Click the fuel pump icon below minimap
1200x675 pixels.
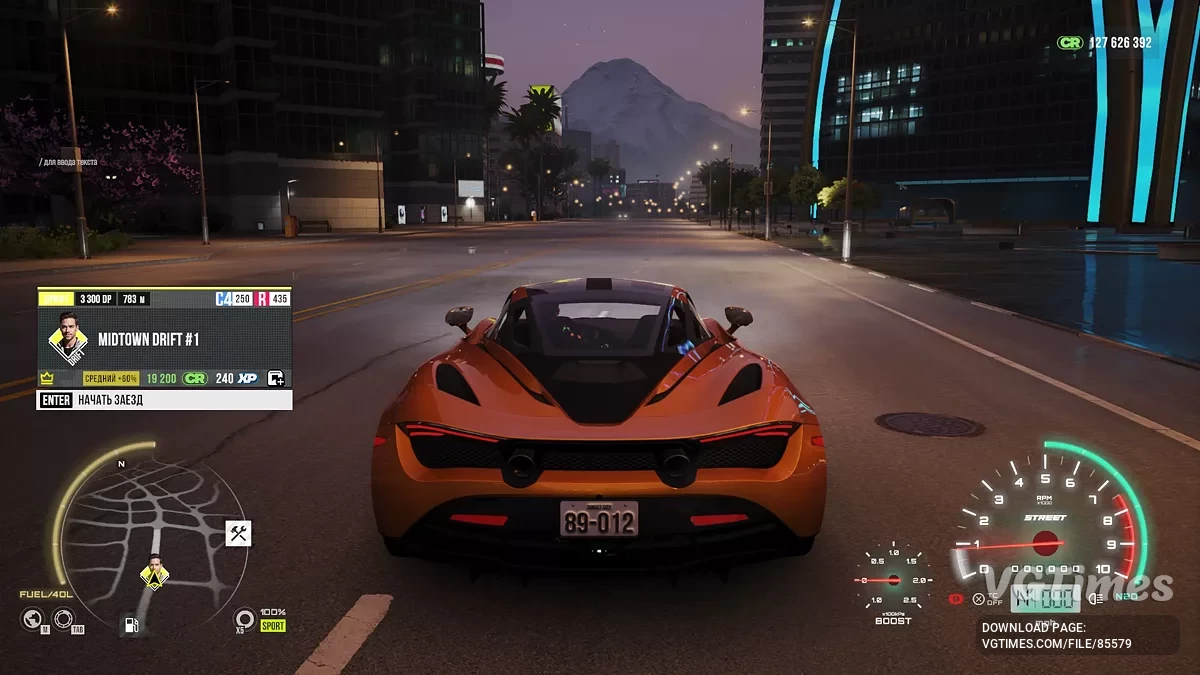coord(130,626)
